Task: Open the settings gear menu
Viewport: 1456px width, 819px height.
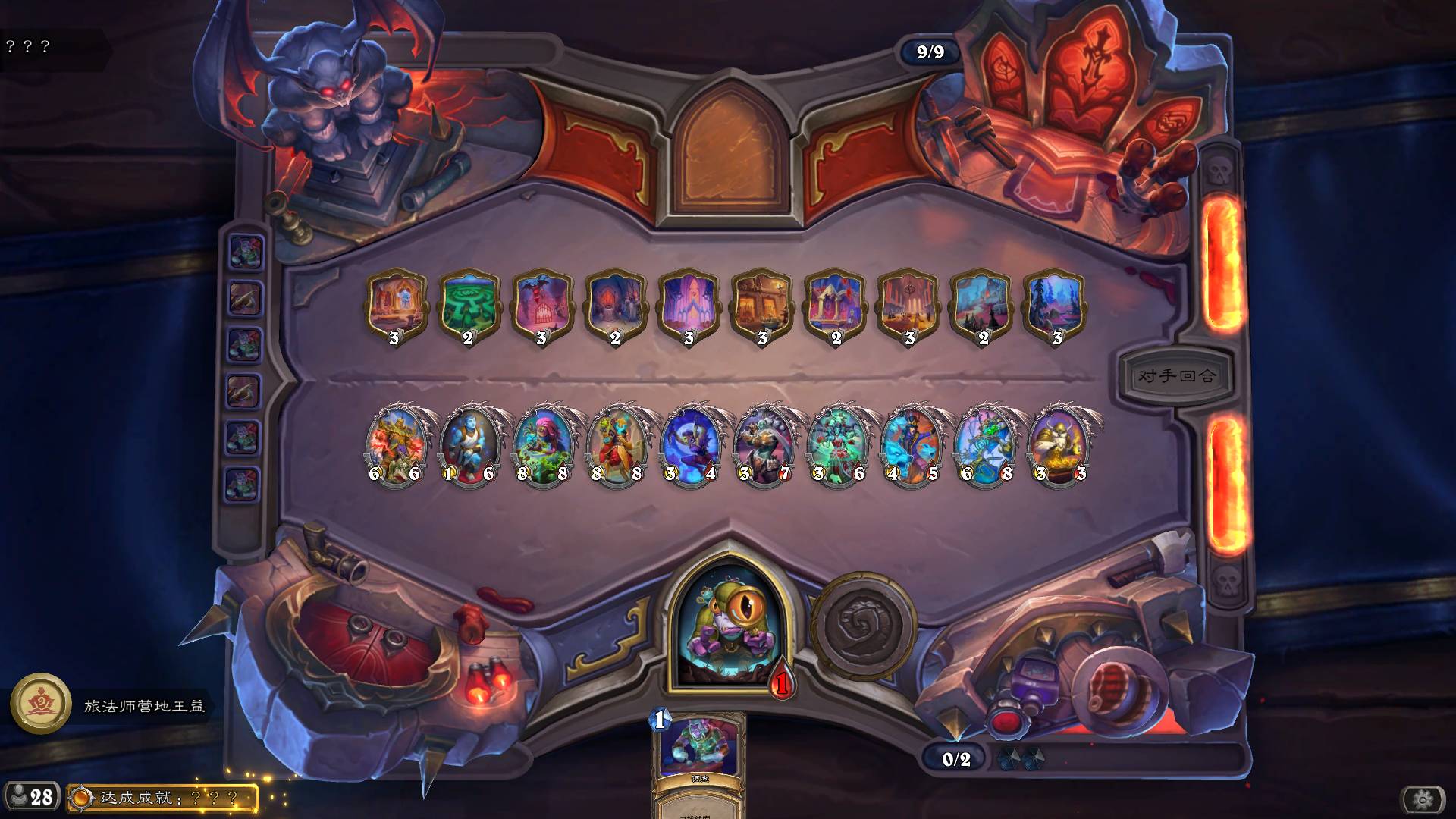Action: point(1423,799)
